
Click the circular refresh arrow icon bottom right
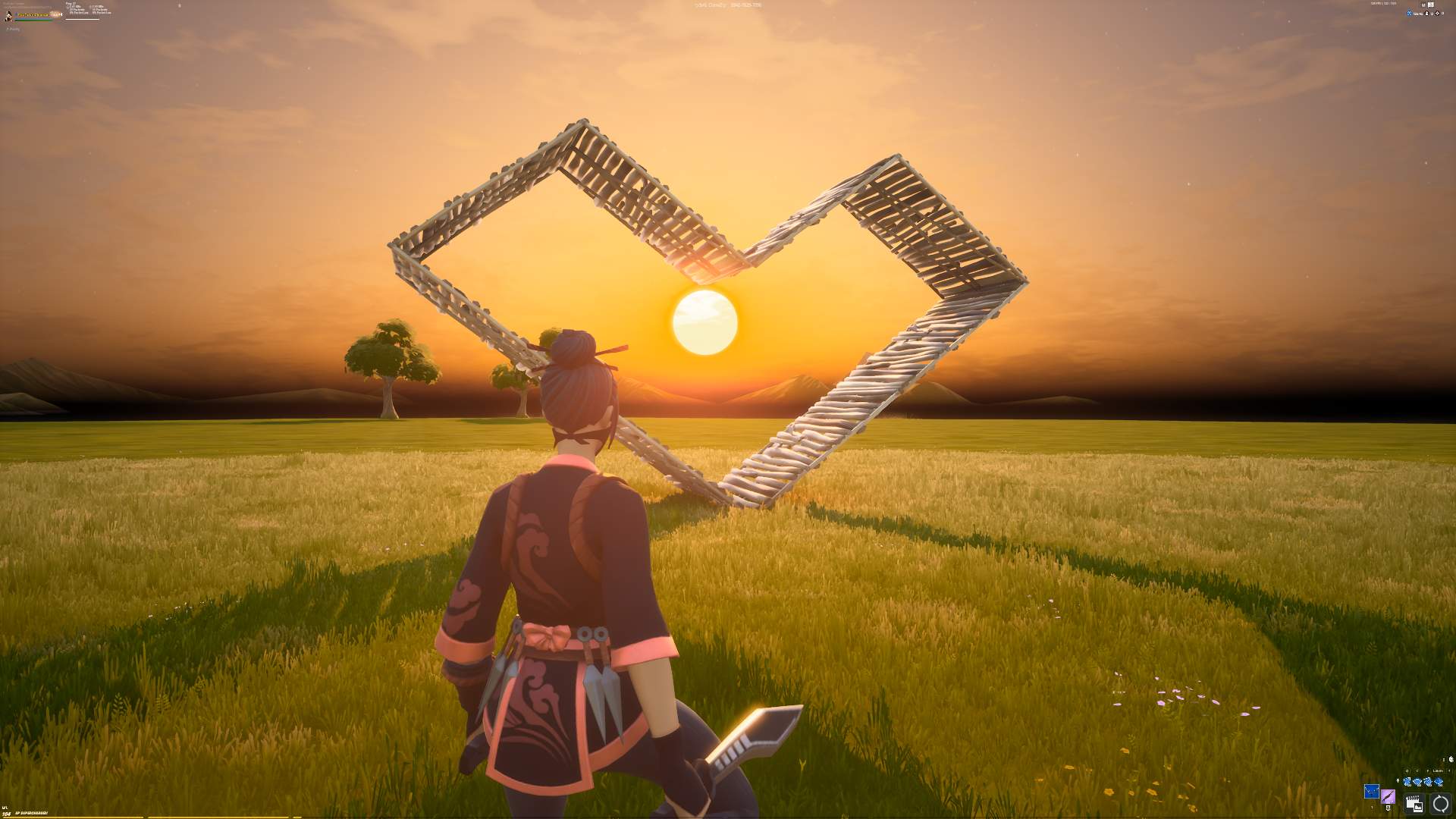click(x=1439, y=804)
